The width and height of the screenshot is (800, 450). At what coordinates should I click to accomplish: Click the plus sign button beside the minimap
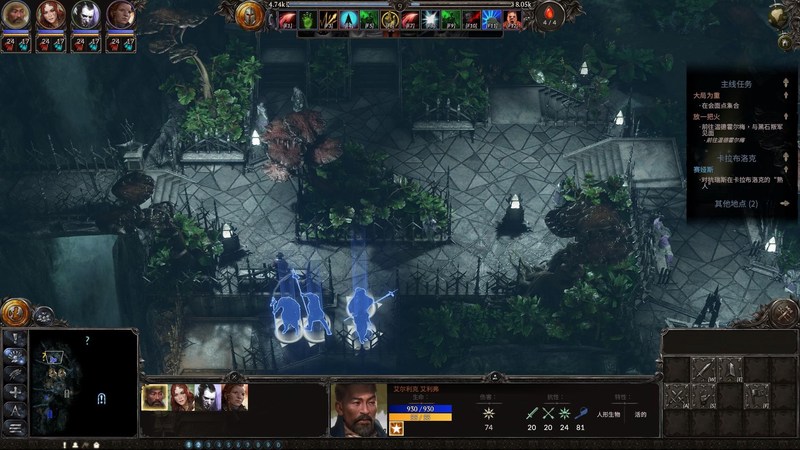click(x=17, y=391)
